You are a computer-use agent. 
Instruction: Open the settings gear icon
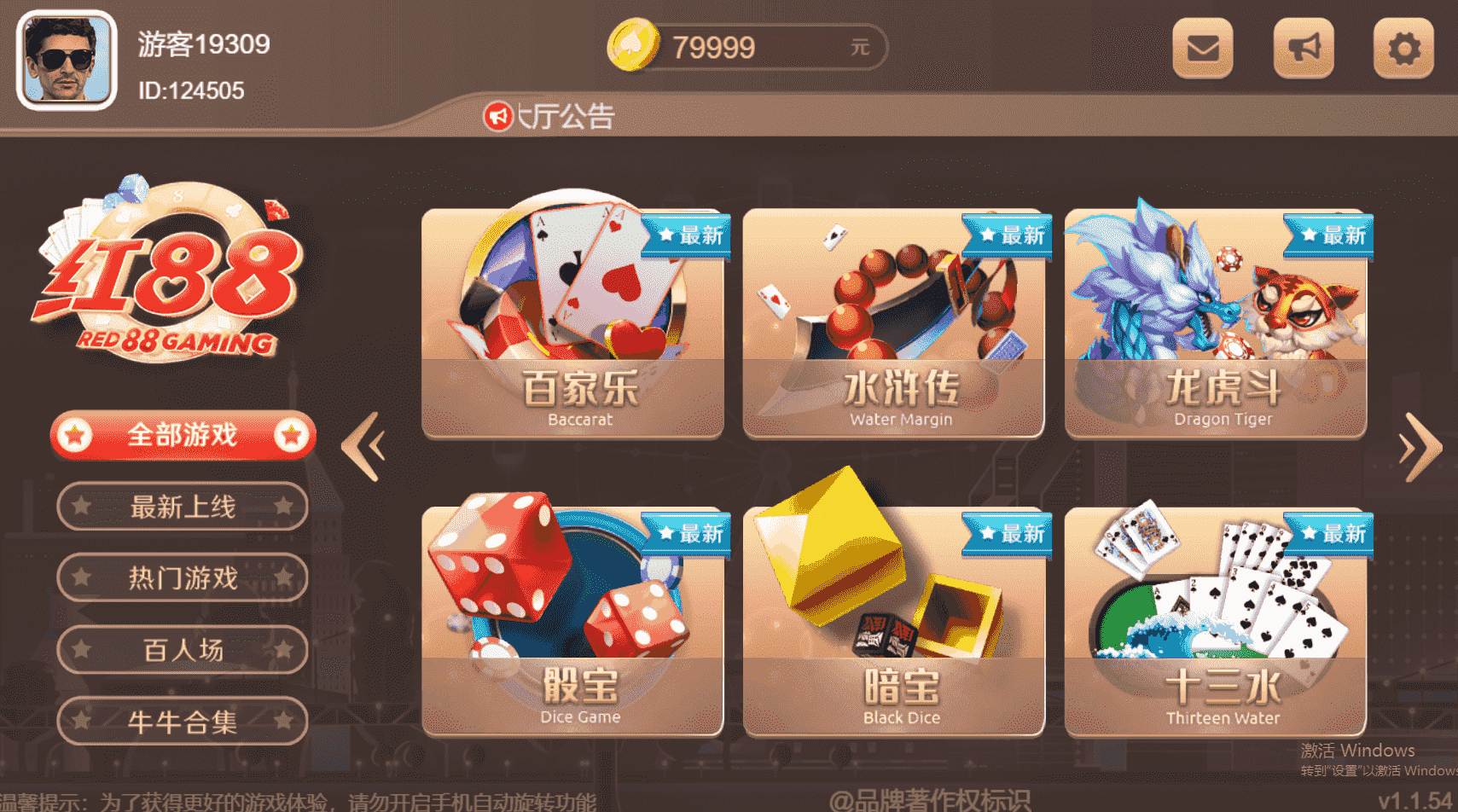[1403, 47]
